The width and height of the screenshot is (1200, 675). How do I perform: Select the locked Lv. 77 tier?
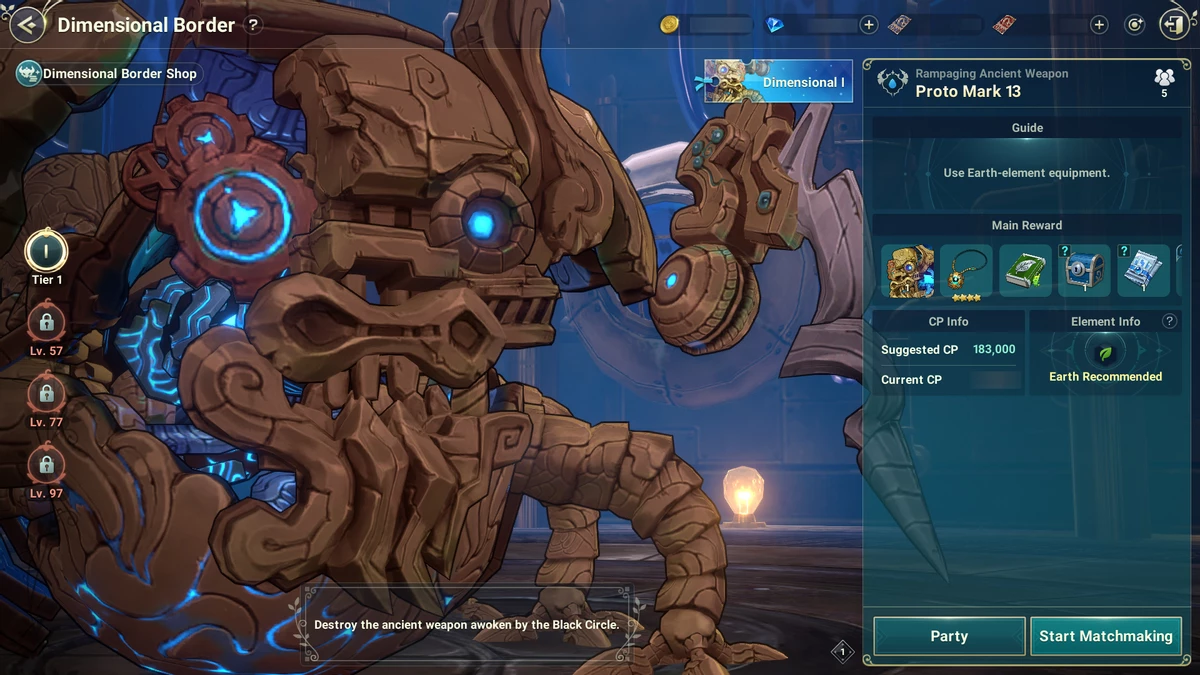click(x=46, y=393)
